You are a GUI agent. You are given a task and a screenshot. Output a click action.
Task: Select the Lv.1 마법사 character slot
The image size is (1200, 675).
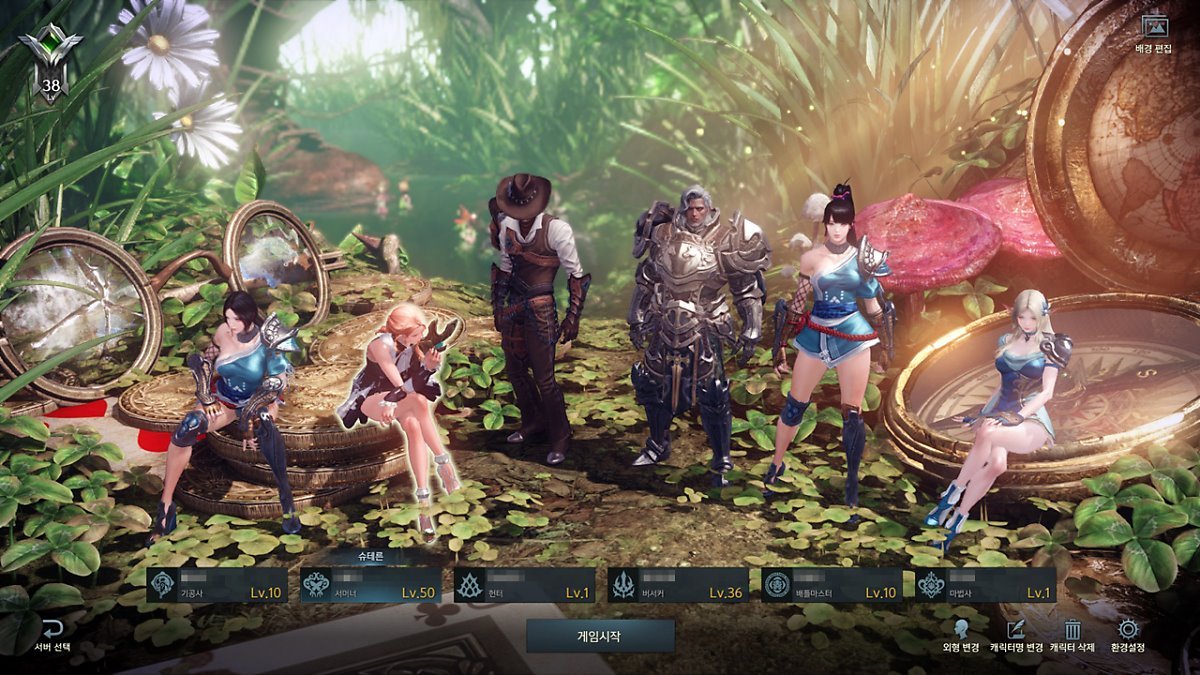(985, 585)
